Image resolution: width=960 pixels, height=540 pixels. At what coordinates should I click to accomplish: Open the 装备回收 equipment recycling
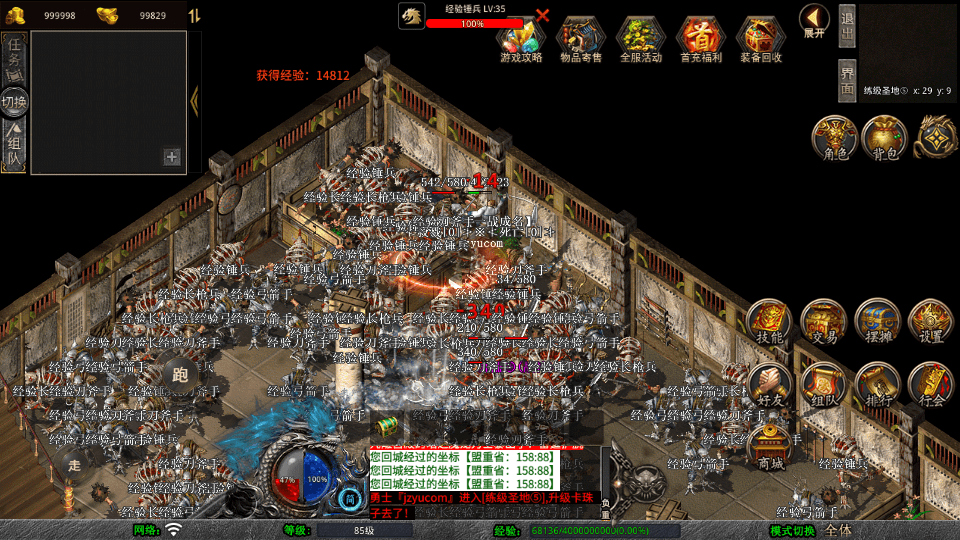tap(761, 38)
